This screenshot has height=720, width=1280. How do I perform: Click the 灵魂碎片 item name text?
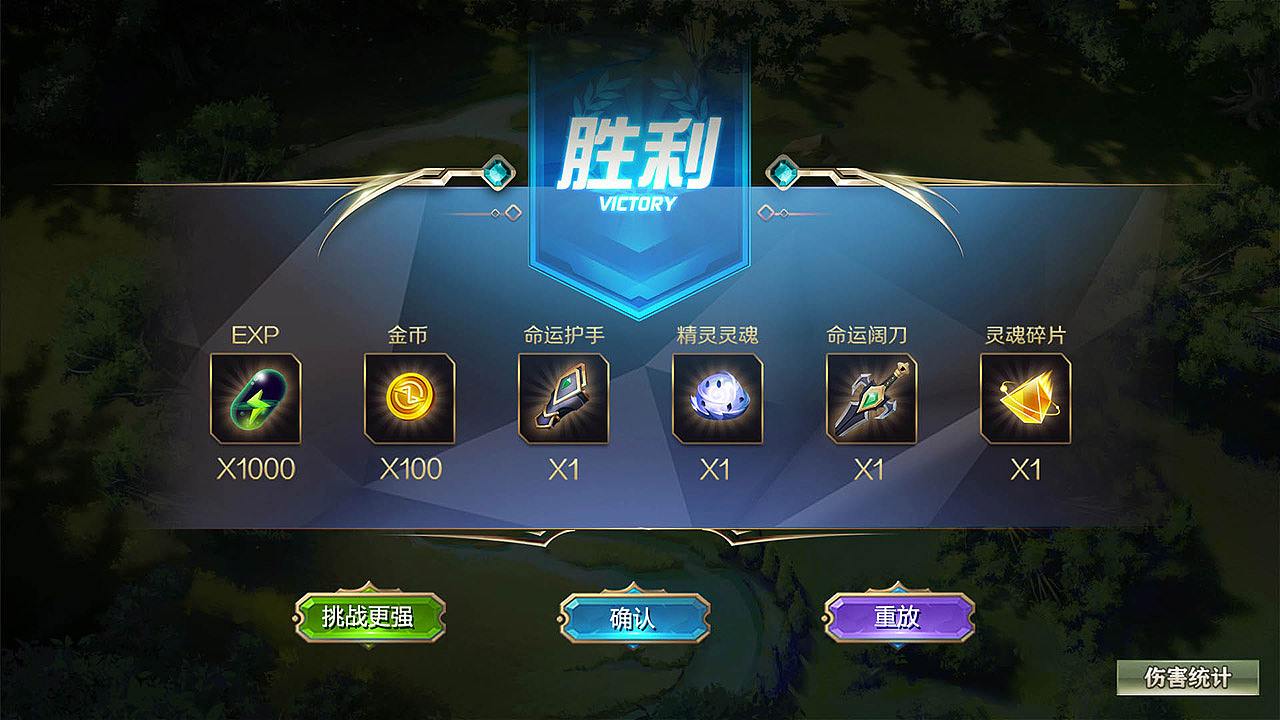[1024, 334]
